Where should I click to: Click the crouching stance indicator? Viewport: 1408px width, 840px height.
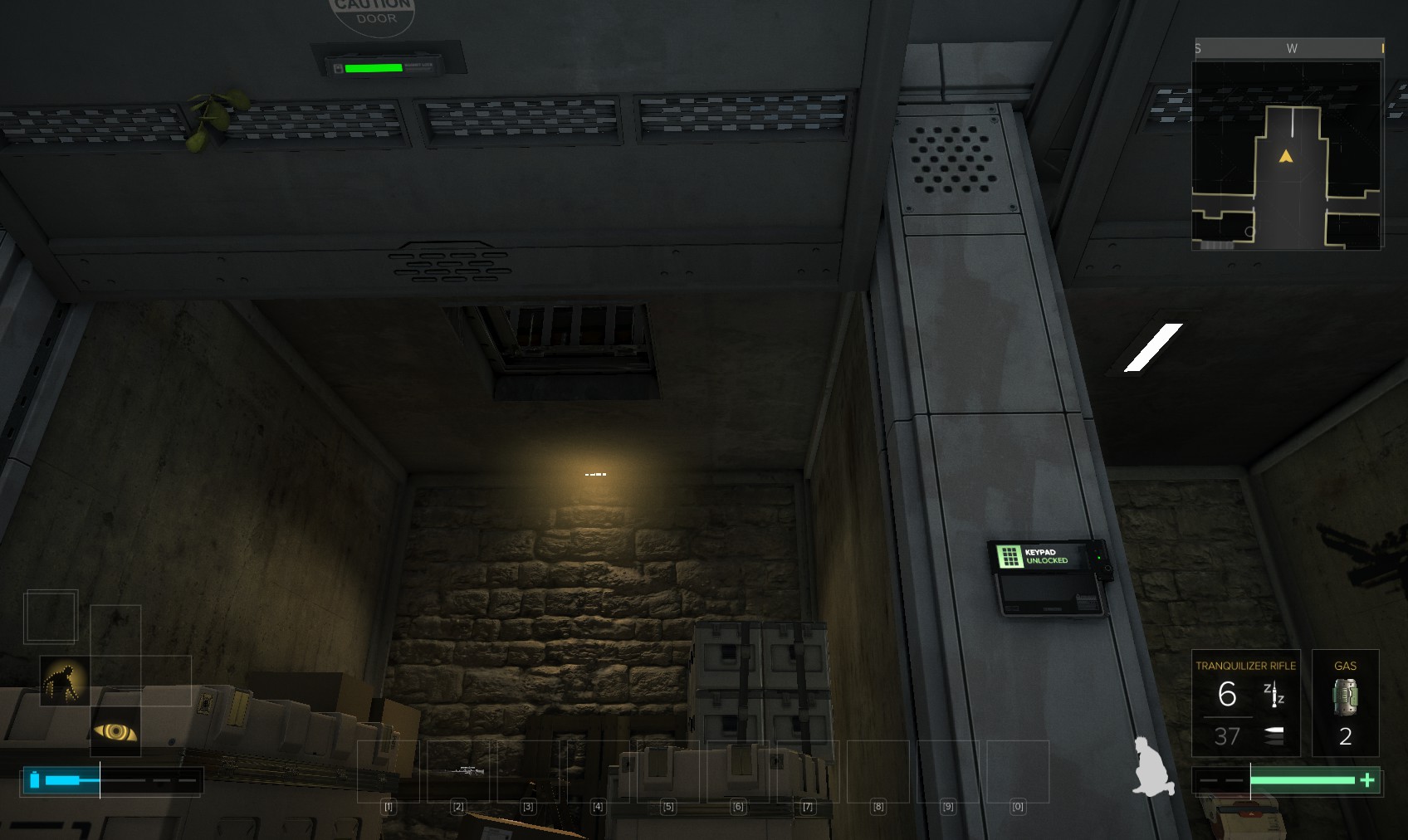pyautogui.click(x=1153, y=767)
